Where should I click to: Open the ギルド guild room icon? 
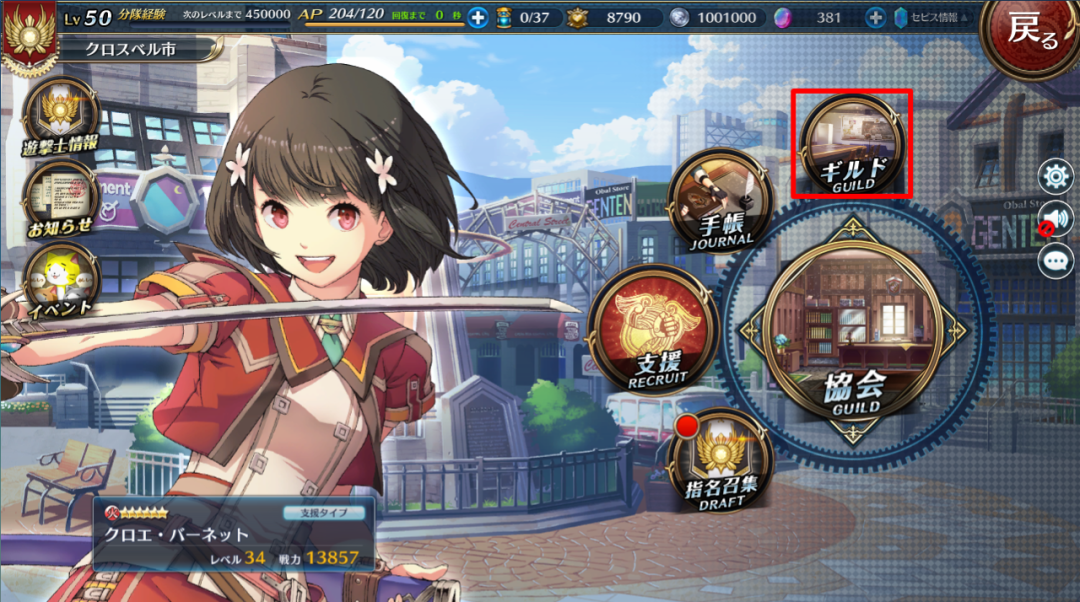(852, 142)
